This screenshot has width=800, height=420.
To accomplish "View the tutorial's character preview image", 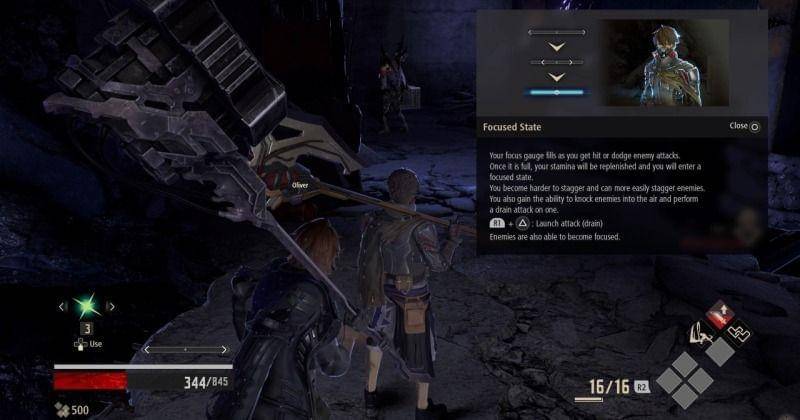I will (x=664, y=63).
